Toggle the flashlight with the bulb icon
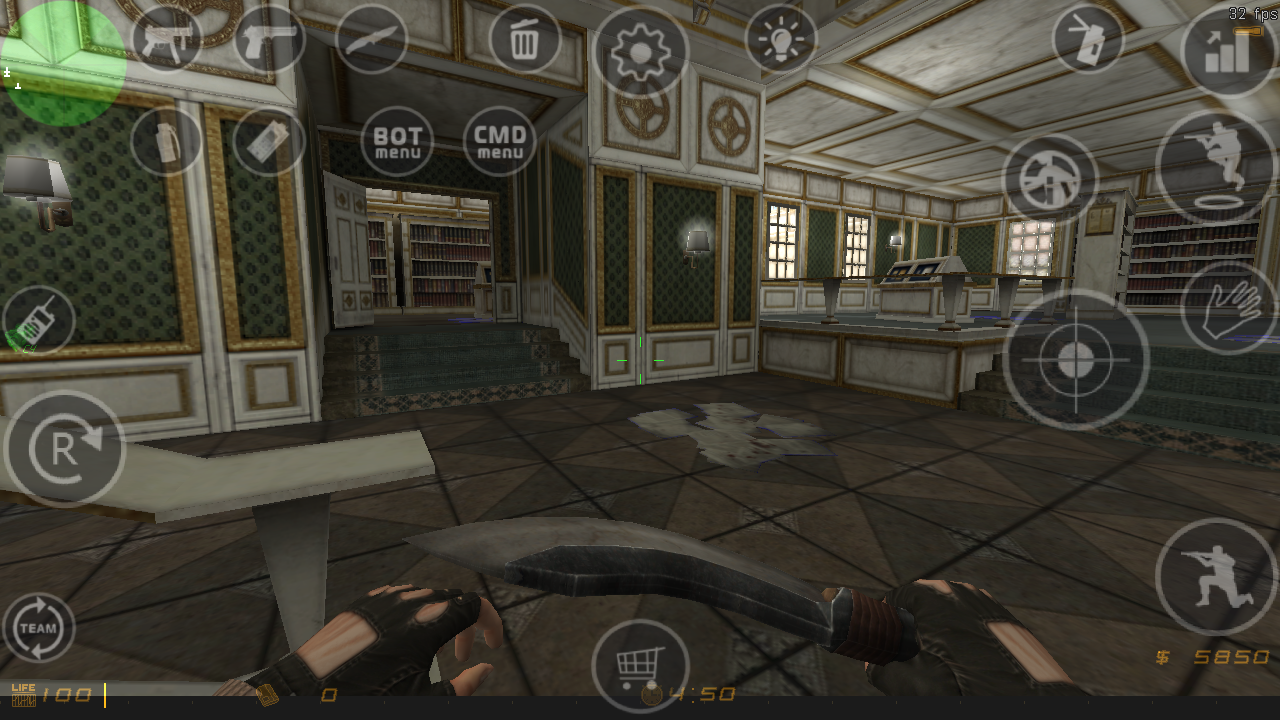Screen dimensions: 1280x720 780,40
